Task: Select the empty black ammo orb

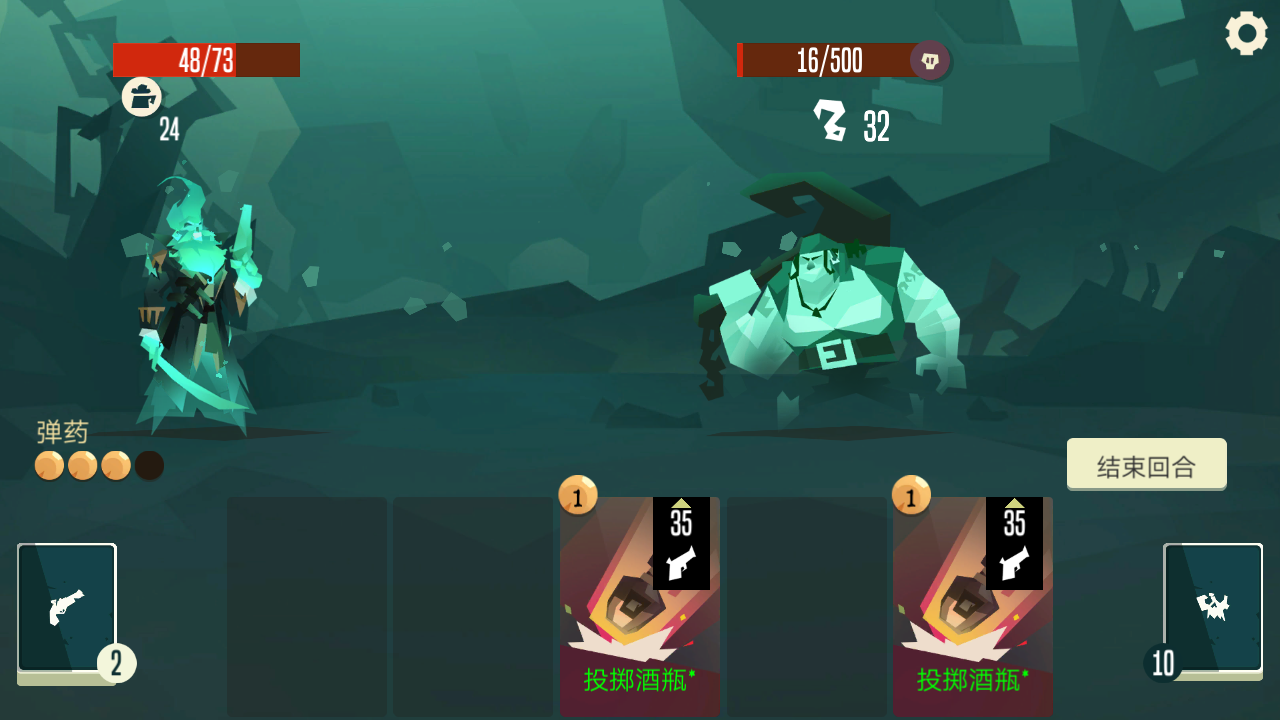Action: click(x=150, y=465)
